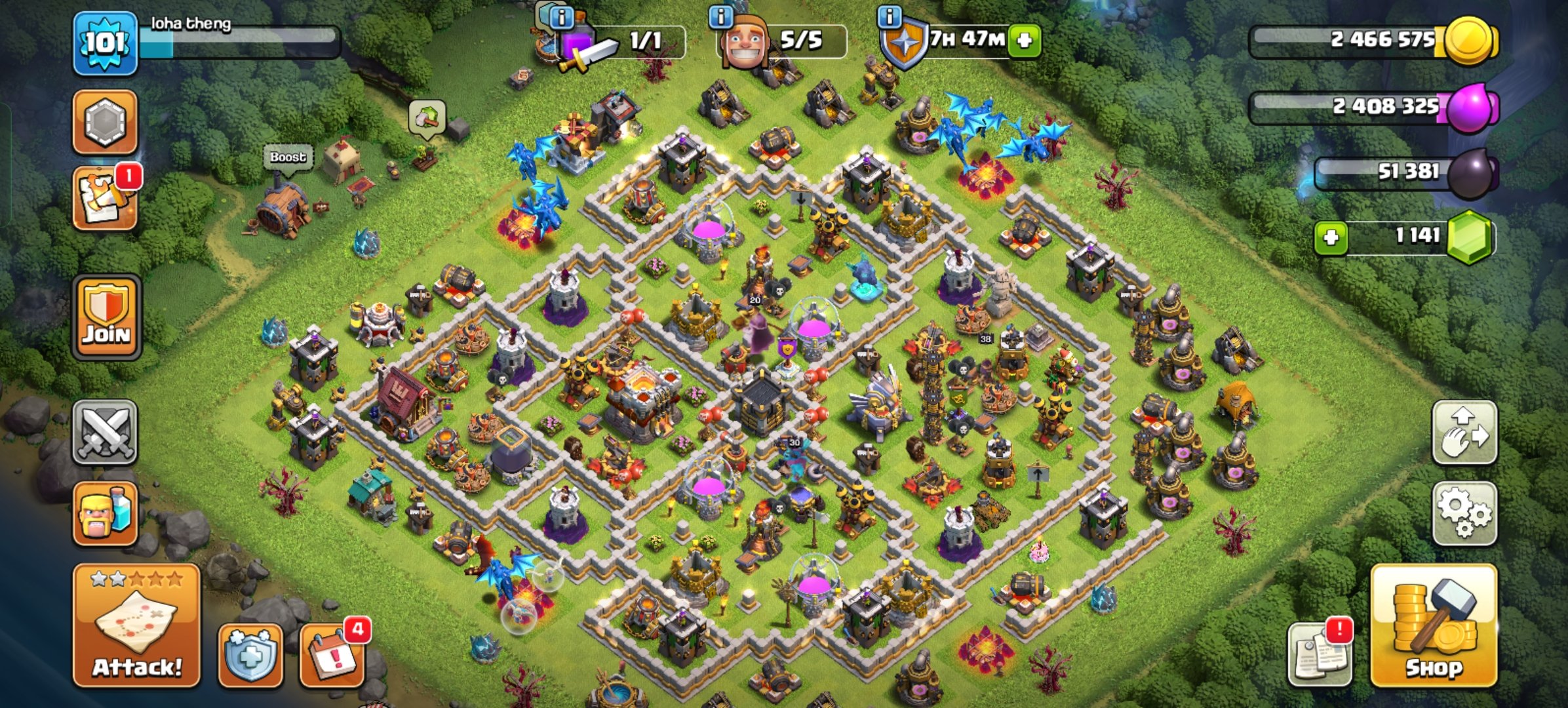Expand the Boost menu on the builder hut

pos(288,157)
